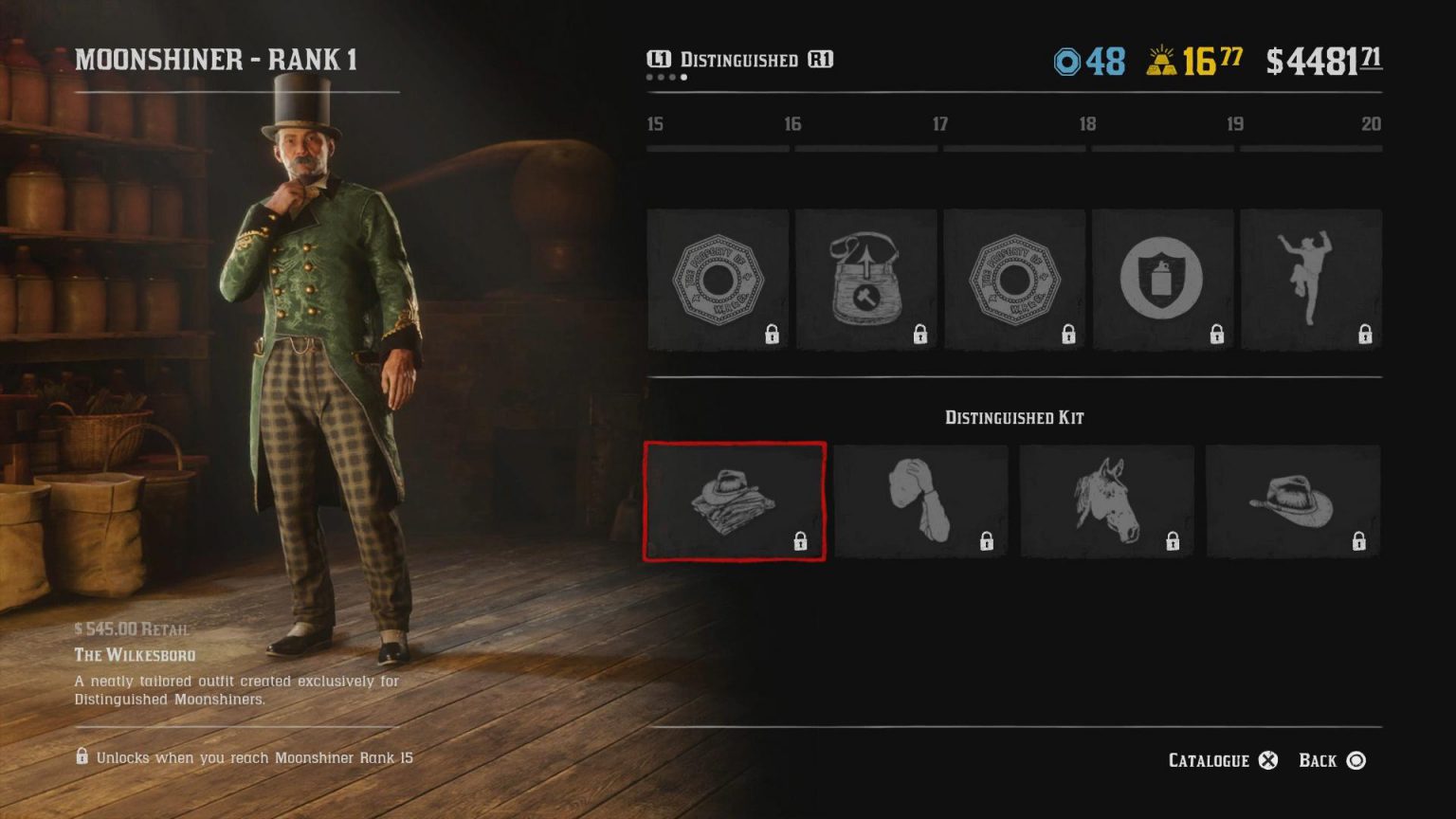Click the second octagonal token reward icon

coord(1014,280)
